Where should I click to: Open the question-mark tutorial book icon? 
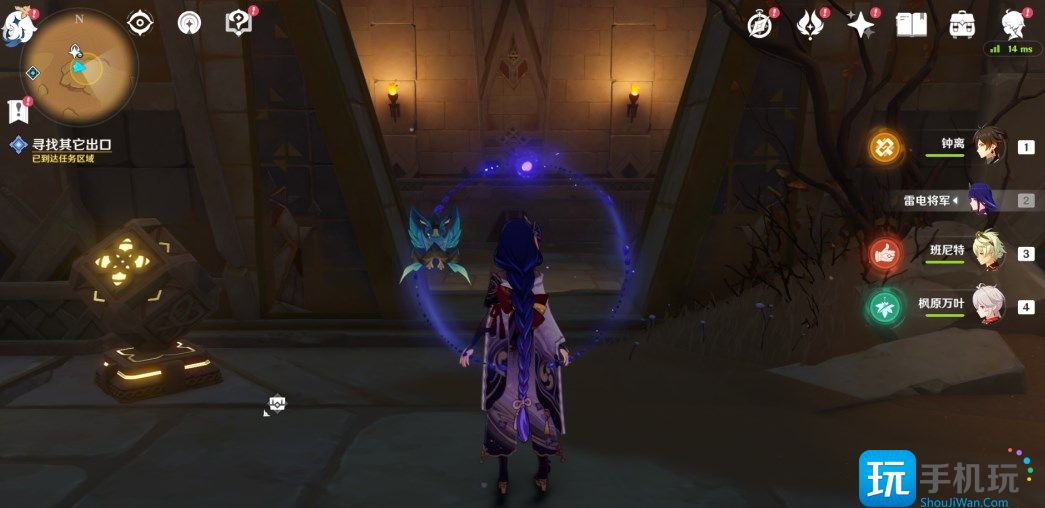pyautogui.click(x=238, y=22)
